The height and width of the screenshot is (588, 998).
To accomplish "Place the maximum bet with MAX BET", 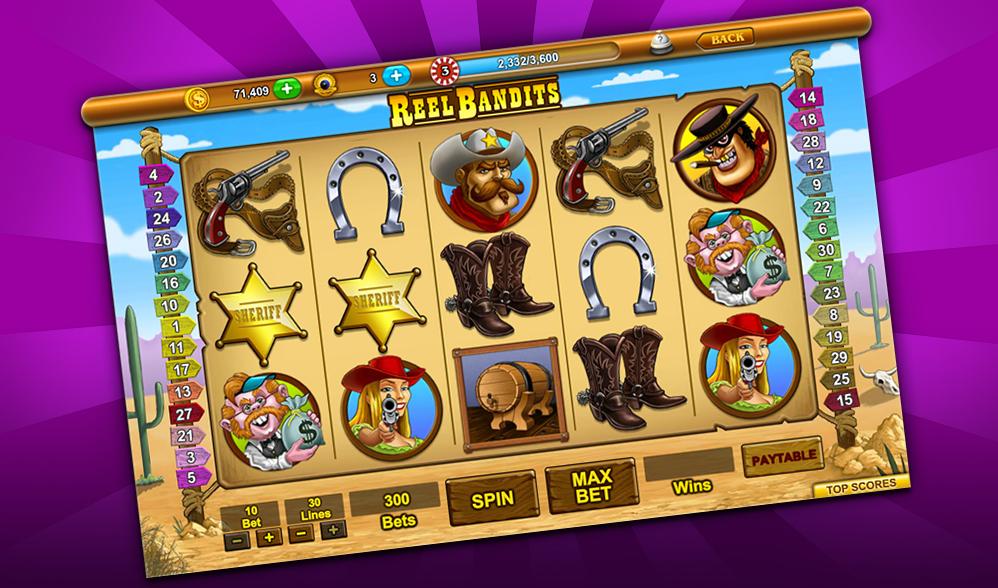I will [591, 486].
